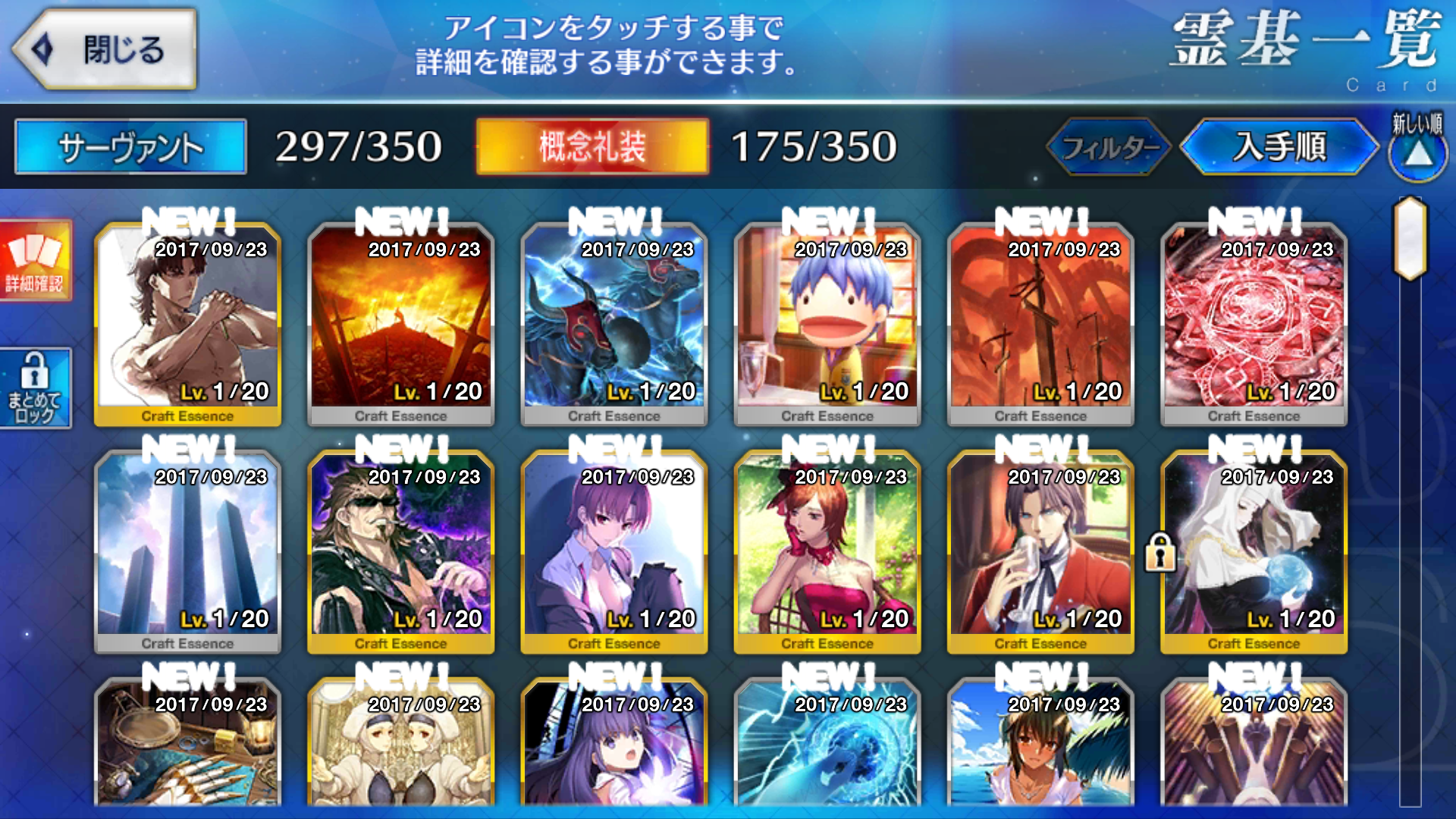Choose the three blue towers card
This screenshot has height=819, width=1456.
click(187, 551)
